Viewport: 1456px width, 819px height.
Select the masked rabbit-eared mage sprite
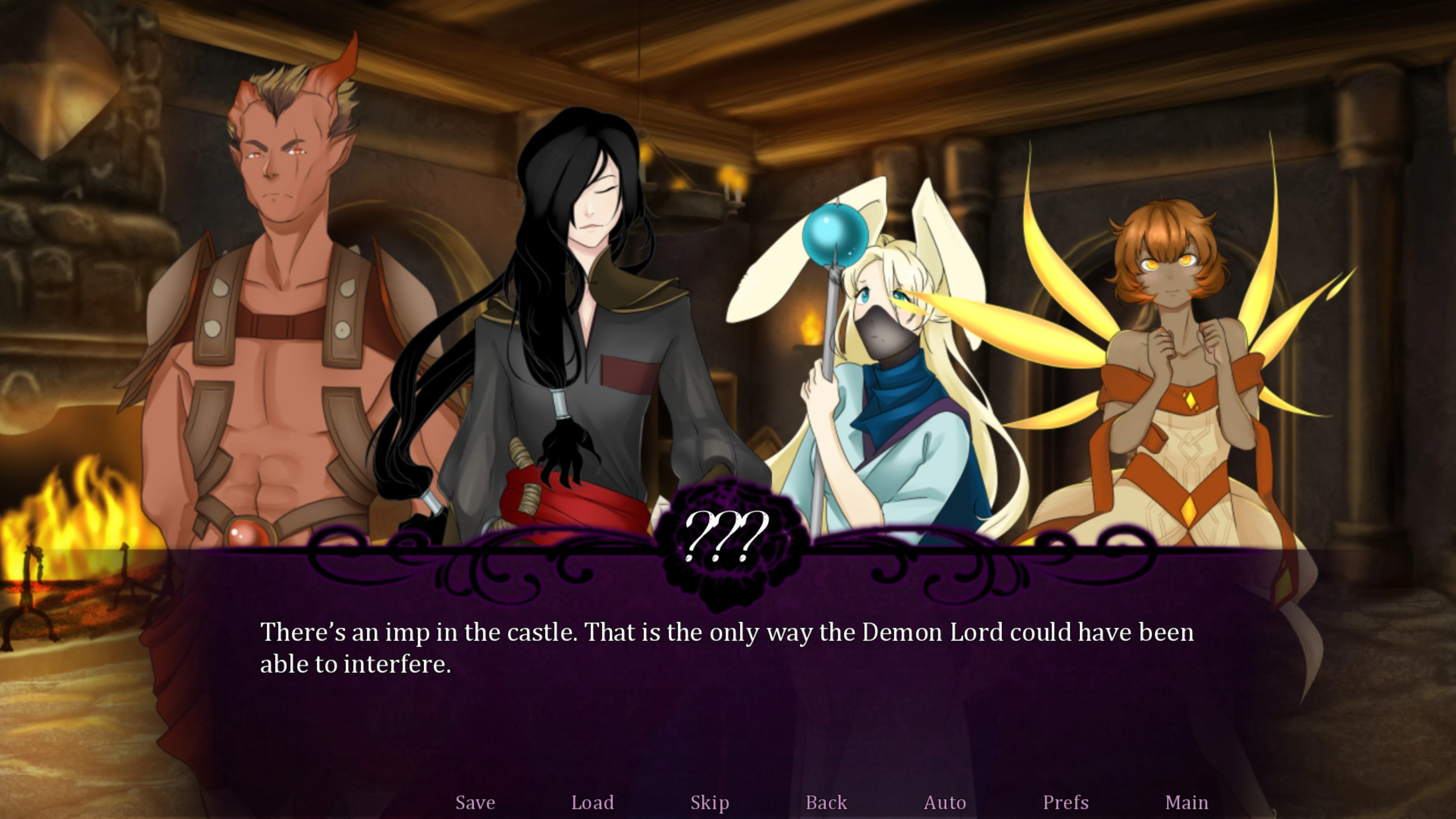(887, 339)
